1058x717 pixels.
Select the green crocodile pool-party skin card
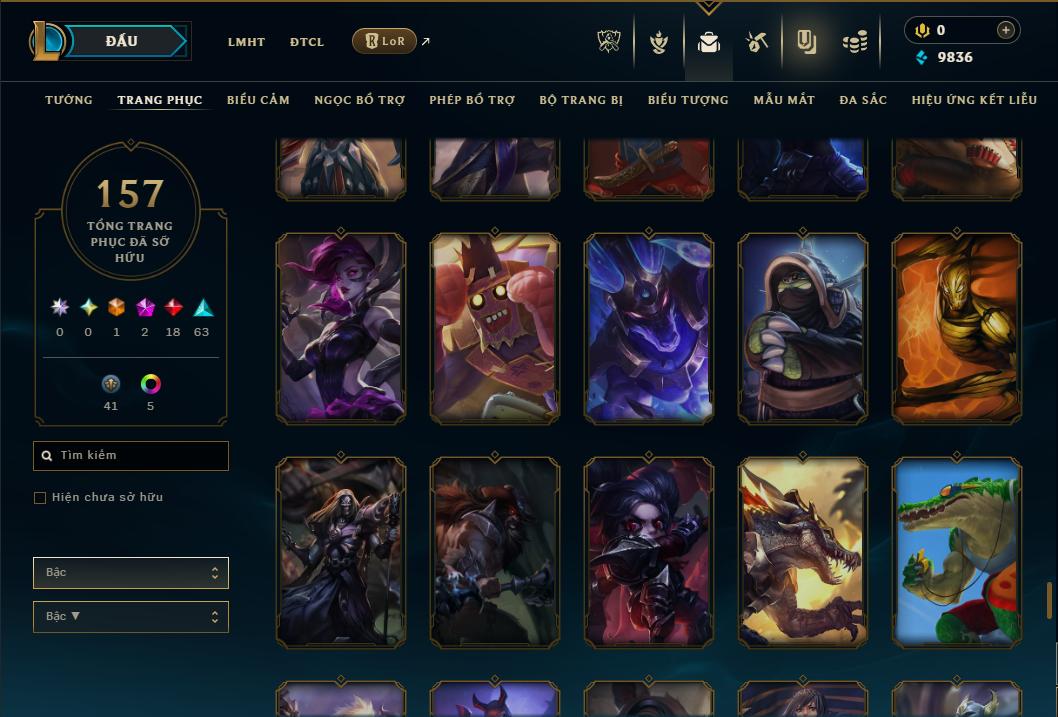pyautogui.click(x=956, y=552)
